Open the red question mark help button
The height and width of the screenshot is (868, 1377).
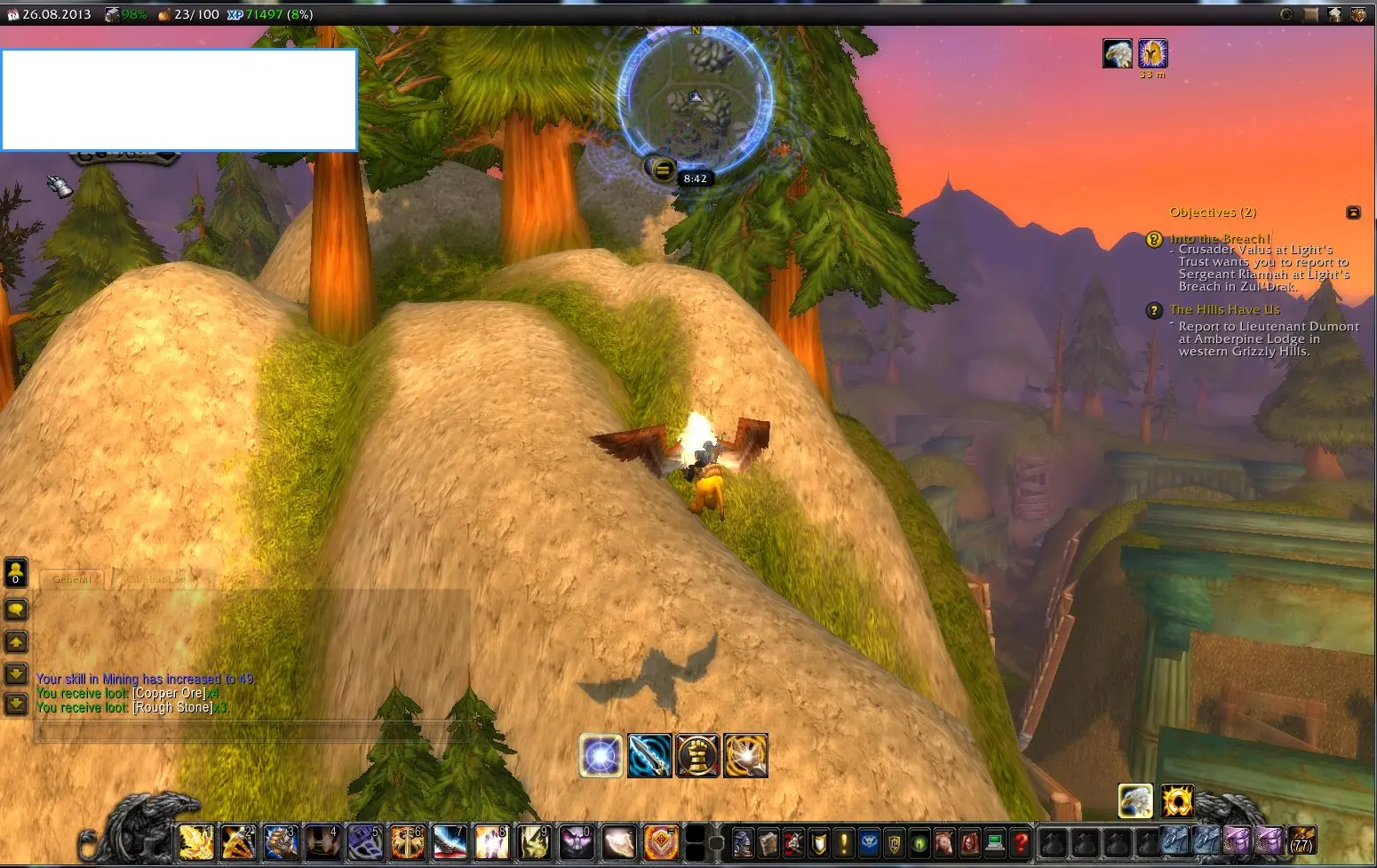[x=1021, y=841]
